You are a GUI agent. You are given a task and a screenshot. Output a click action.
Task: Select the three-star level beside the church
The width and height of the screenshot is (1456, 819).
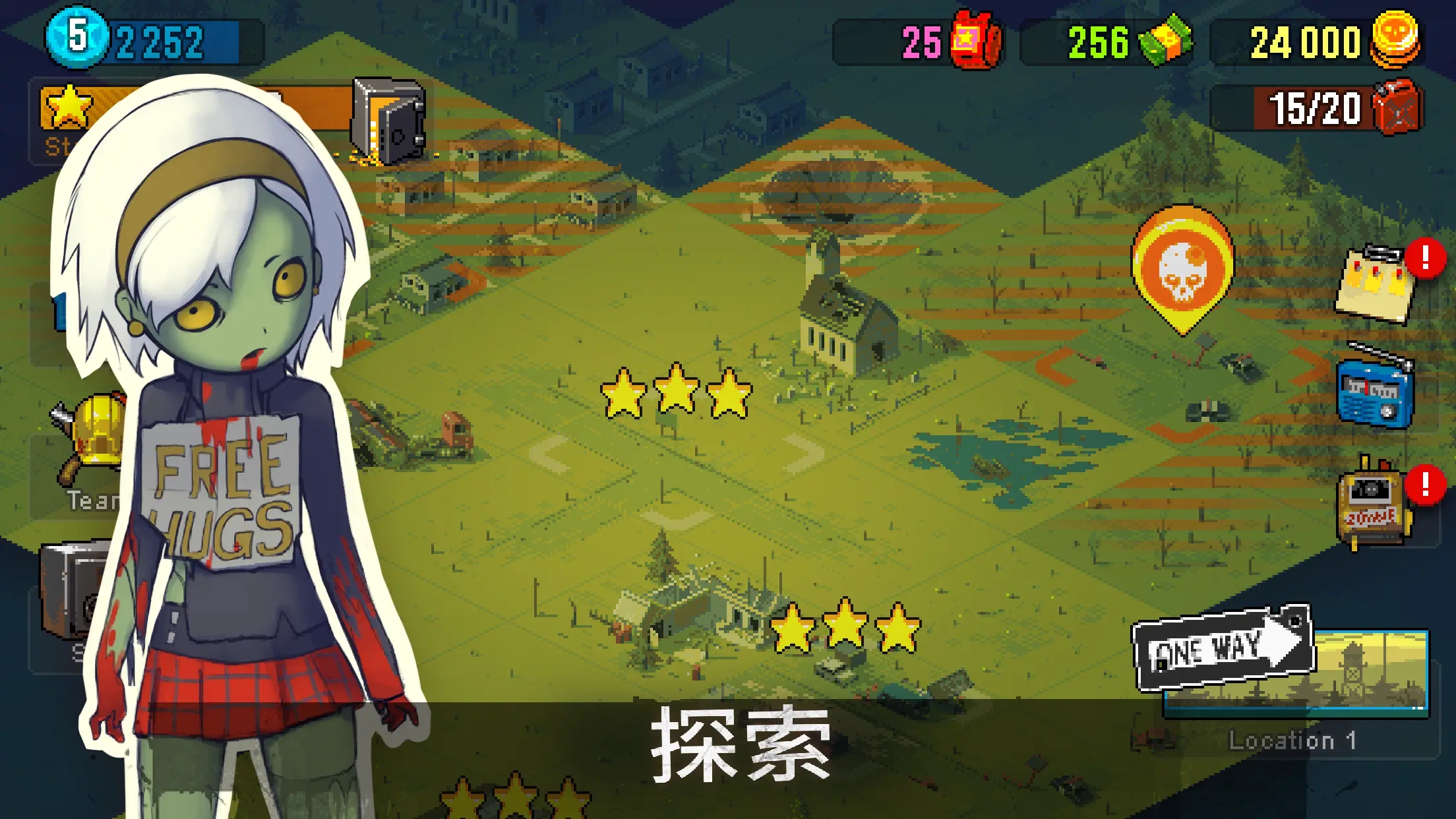click(x=676, y=392)
